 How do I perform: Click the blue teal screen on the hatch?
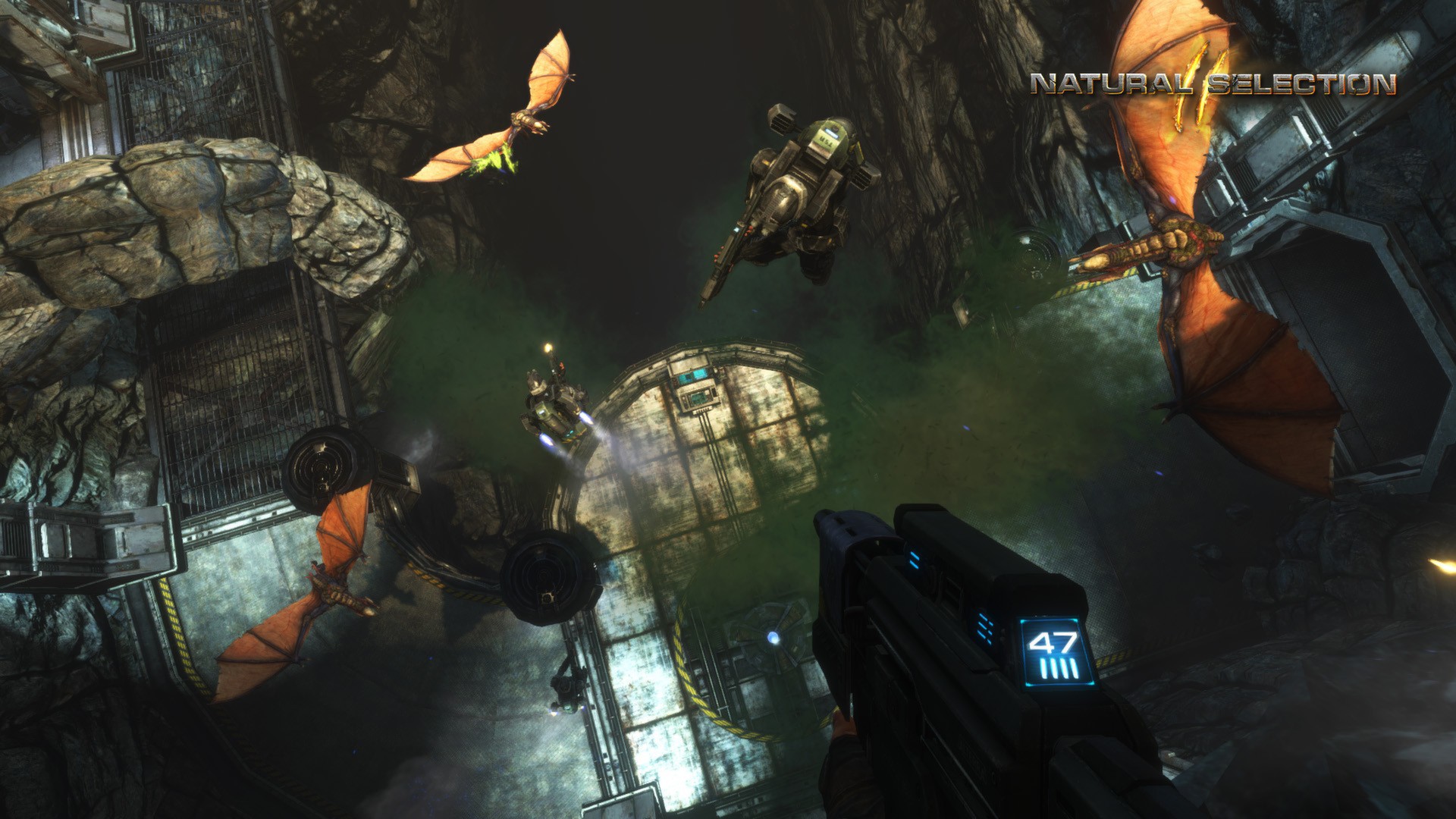coord(699,373)
